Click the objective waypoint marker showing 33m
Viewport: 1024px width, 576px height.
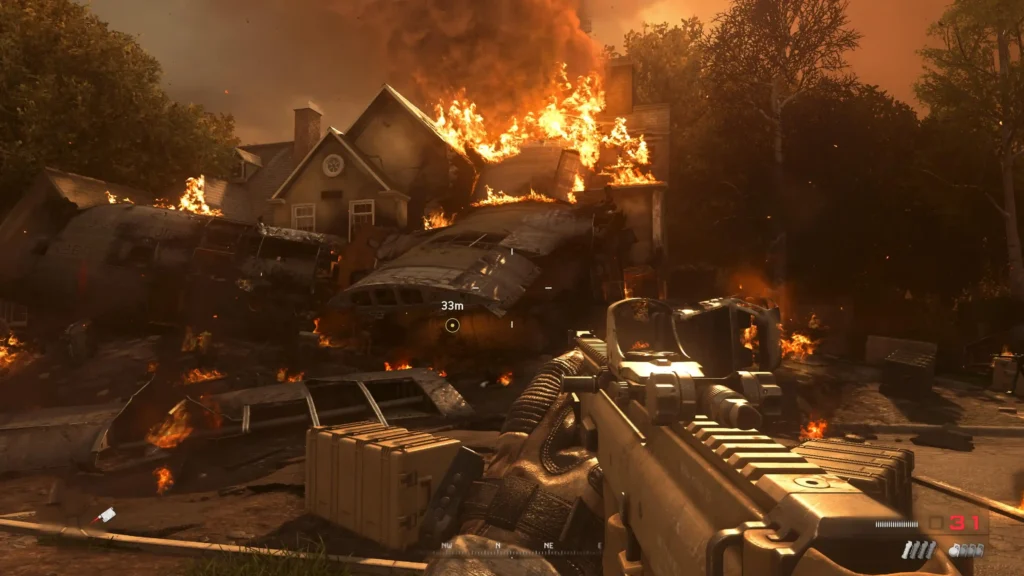(452, 325)
